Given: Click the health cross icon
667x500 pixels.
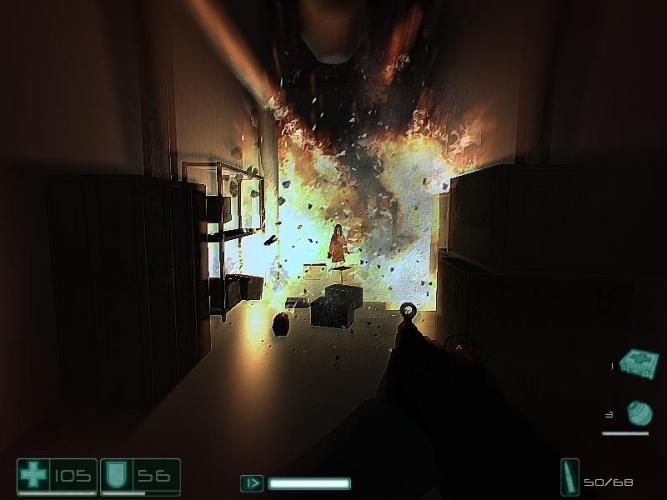Looking at the screenshot, I should (33, 475).
